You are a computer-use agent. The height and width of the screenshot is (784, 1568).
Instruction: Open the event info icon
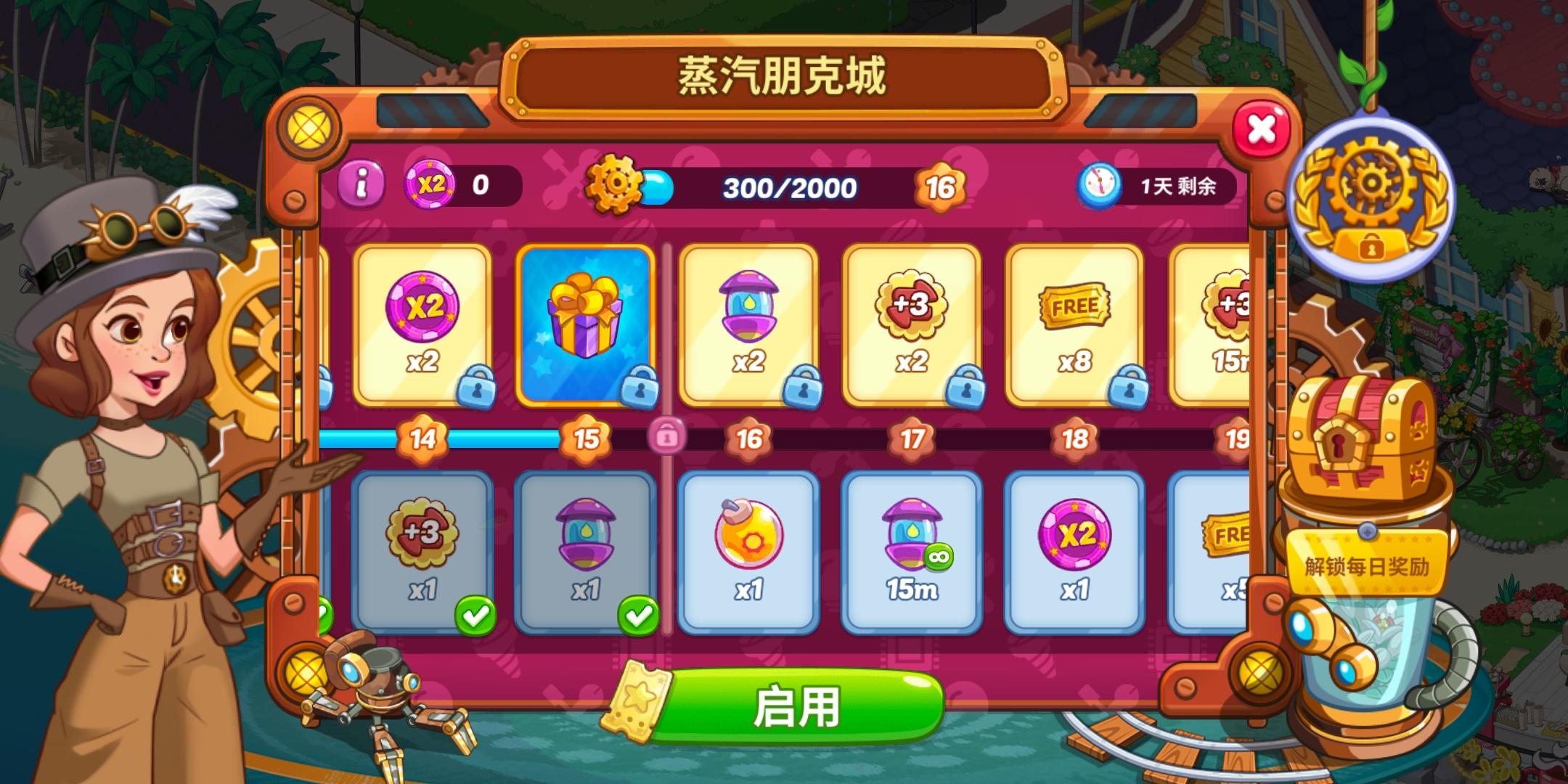point(364,184)
